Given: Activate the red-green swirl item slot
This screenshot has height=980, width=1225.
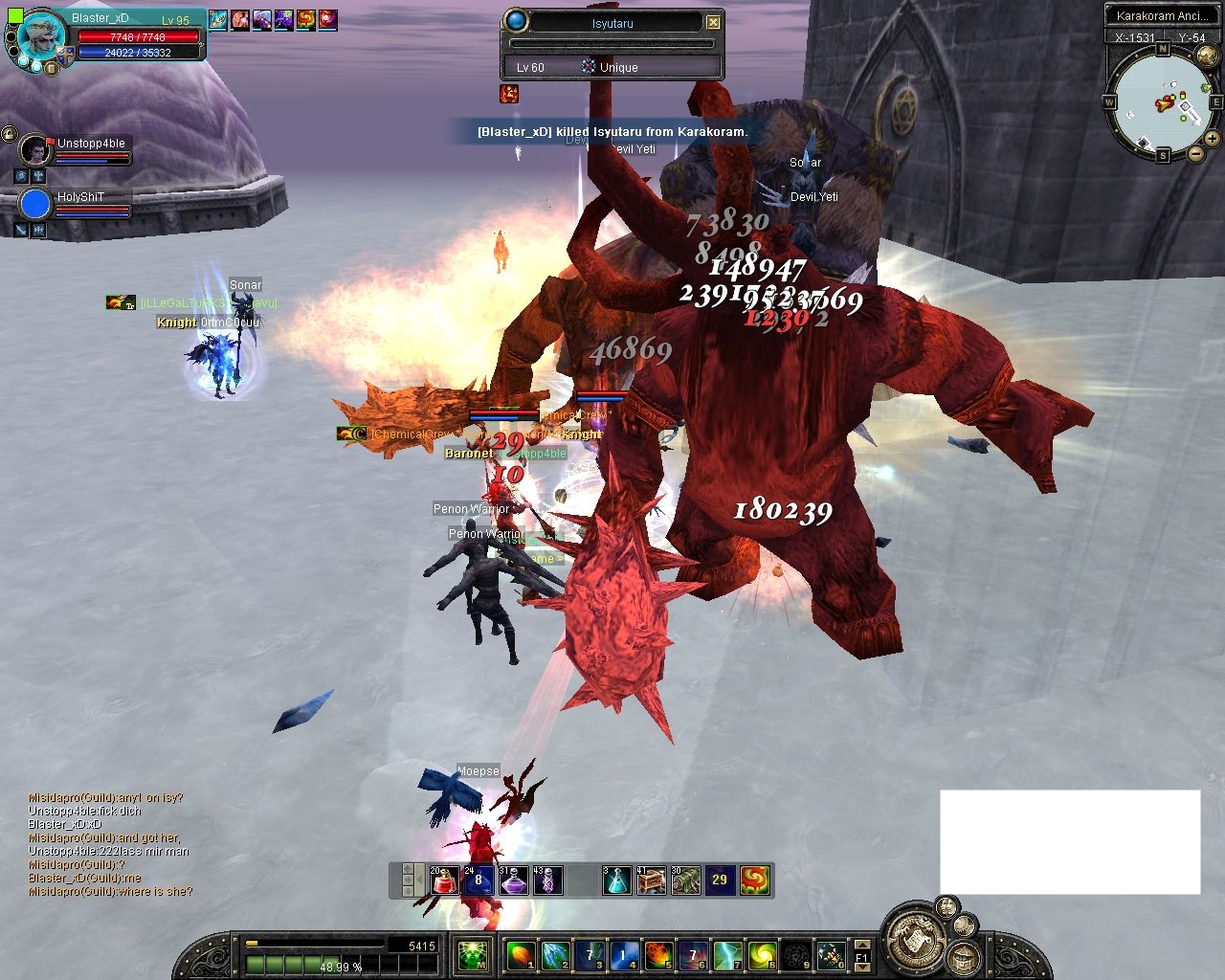Looking at the screenshot, I should 755,880.
